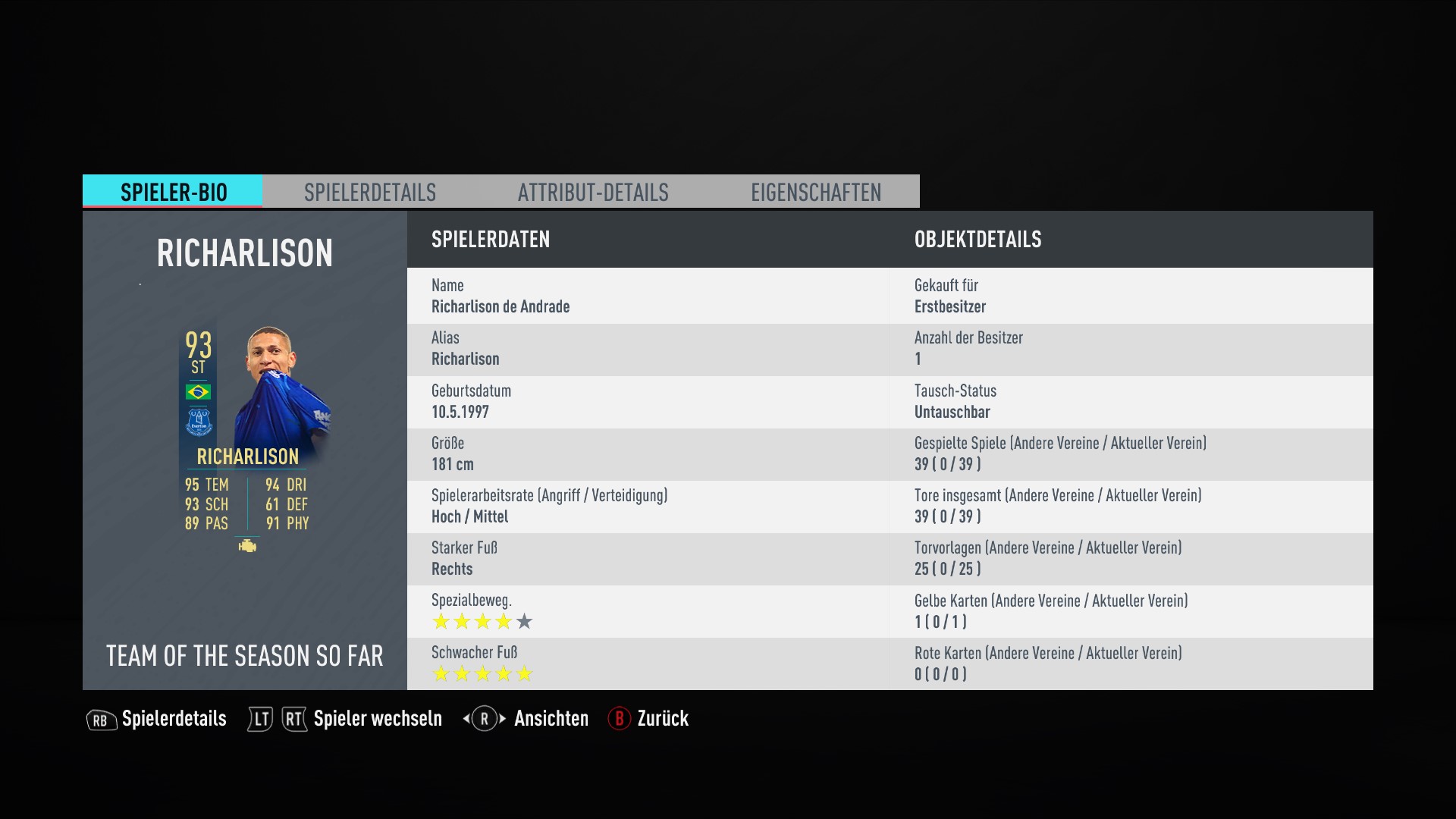Screen dimensions: 1456x819
Task: Show the Eigenschaften tab
Action: [x=816, y=192]
